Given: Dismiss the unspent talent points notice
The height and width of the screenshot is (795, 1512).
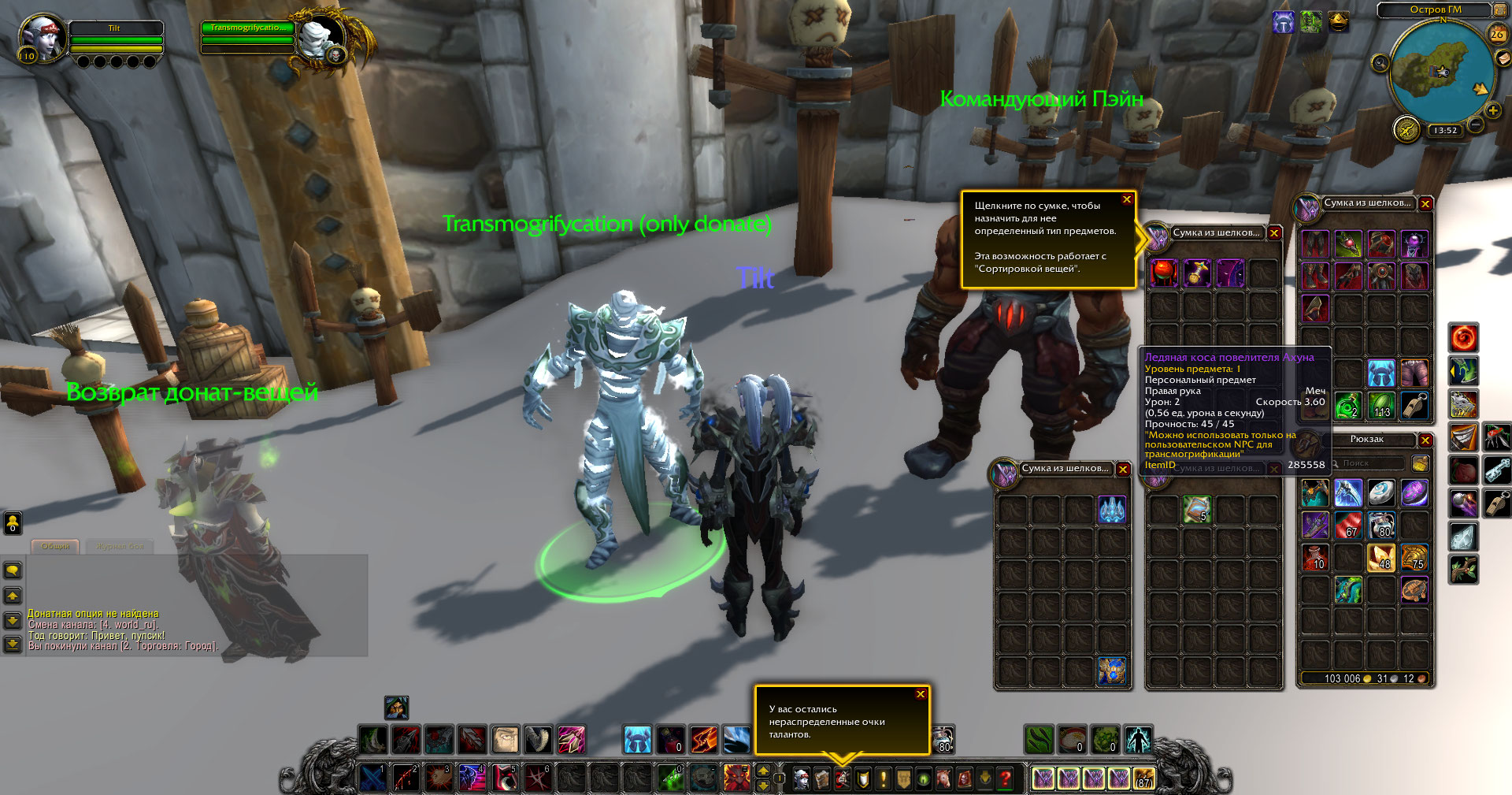Looking at the screenshot, I should pyautogui.click(x=920, y=694).
